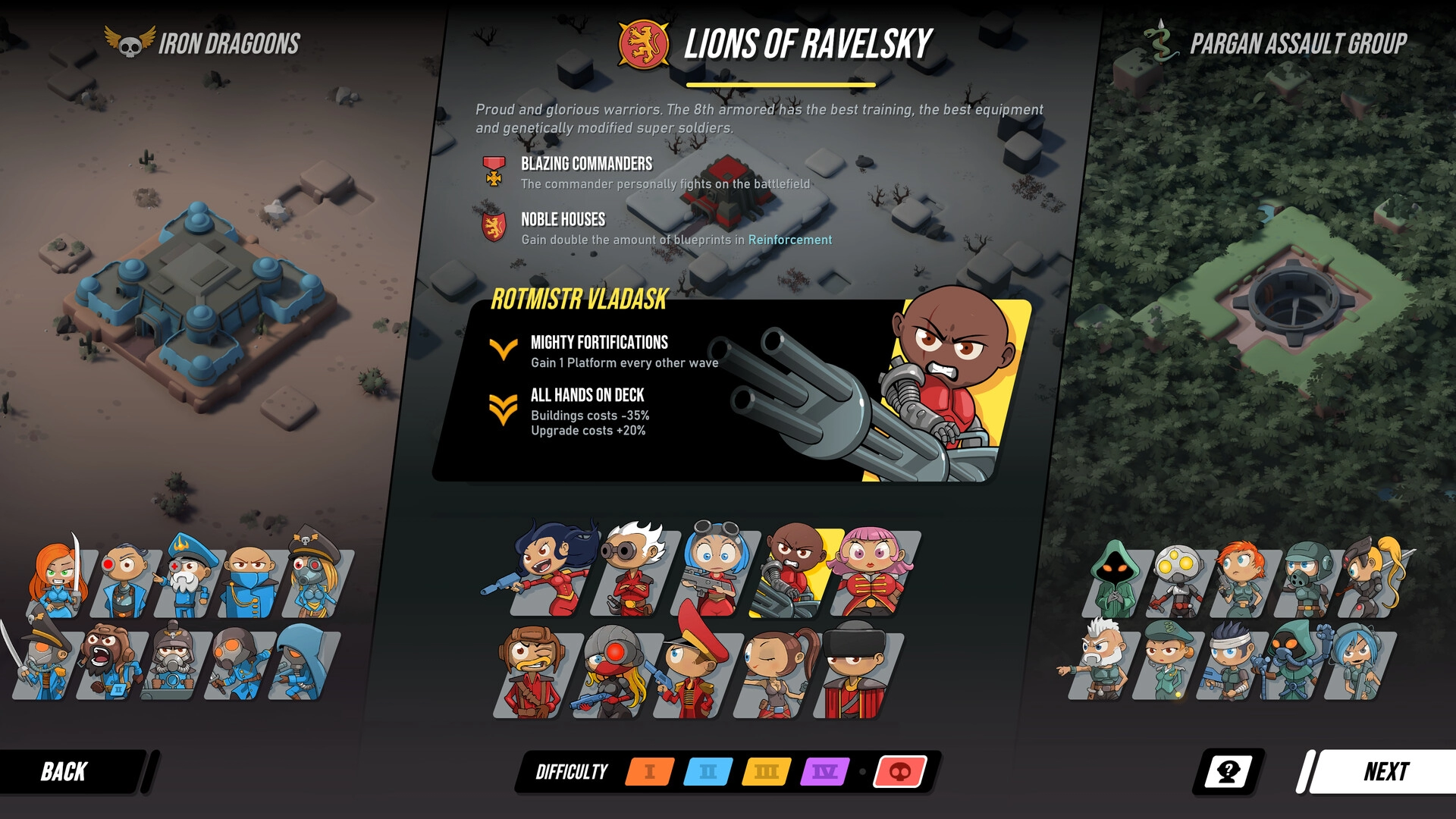Set difficulty to level I
The height and width of the screenshot is (819, 1456).
click(x=650, y=772)
